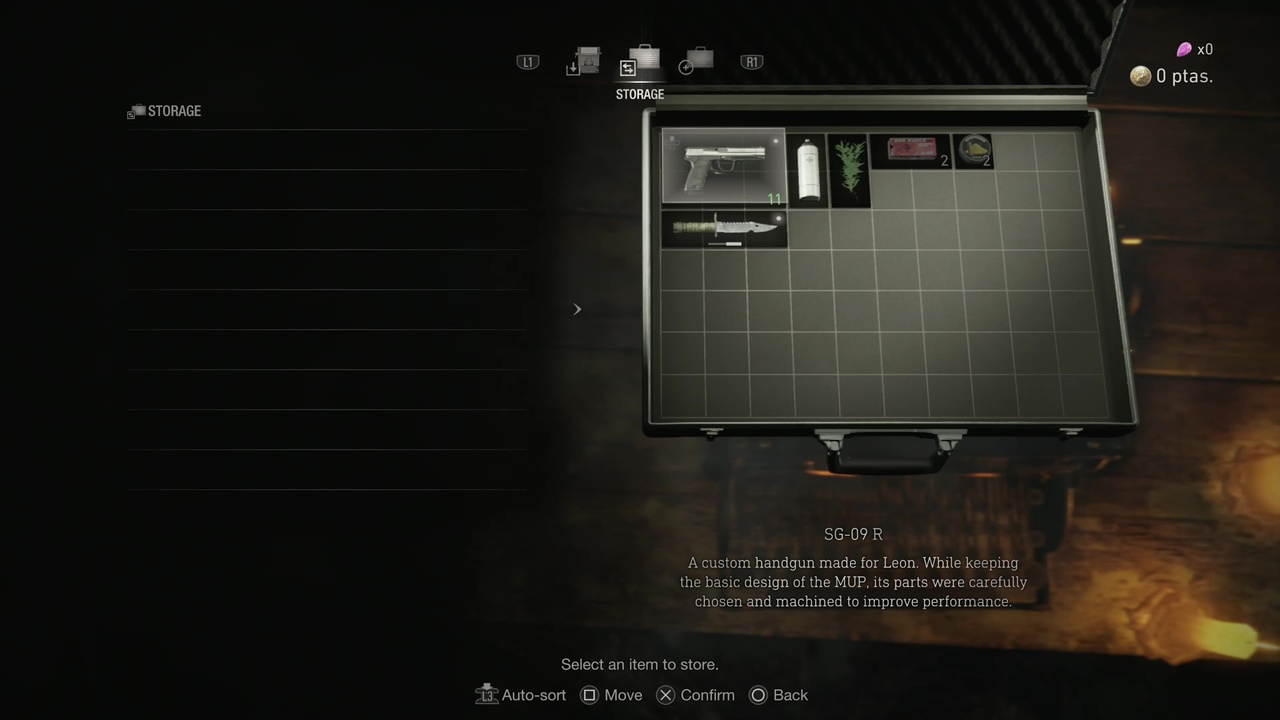Viewport: 1280px width, 720px height.
Task: Click the L1 shoulder button prompt
Action: coord(527,62)
